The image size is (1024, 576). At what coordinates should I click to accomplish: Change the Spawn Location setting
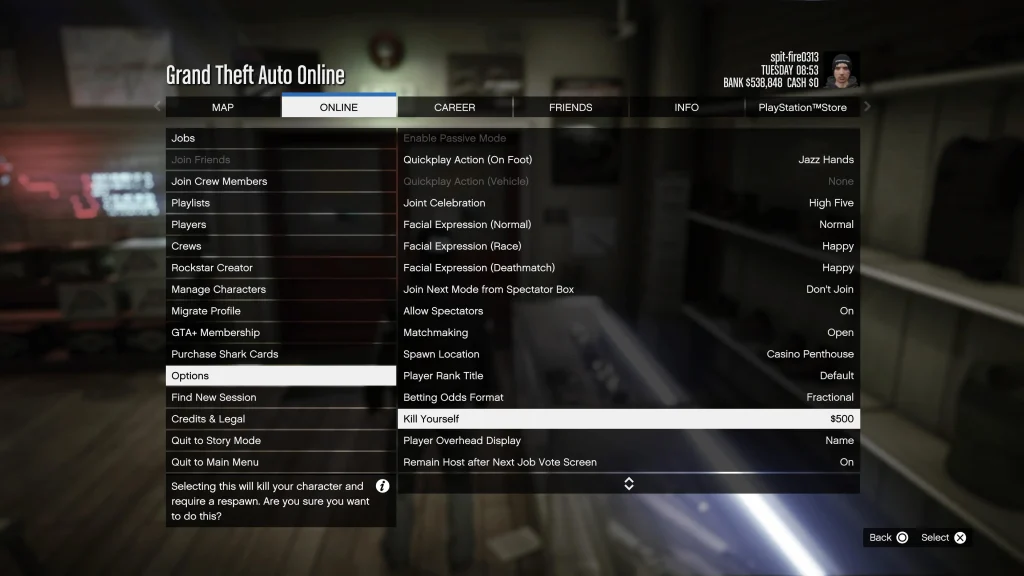[628, 354]
